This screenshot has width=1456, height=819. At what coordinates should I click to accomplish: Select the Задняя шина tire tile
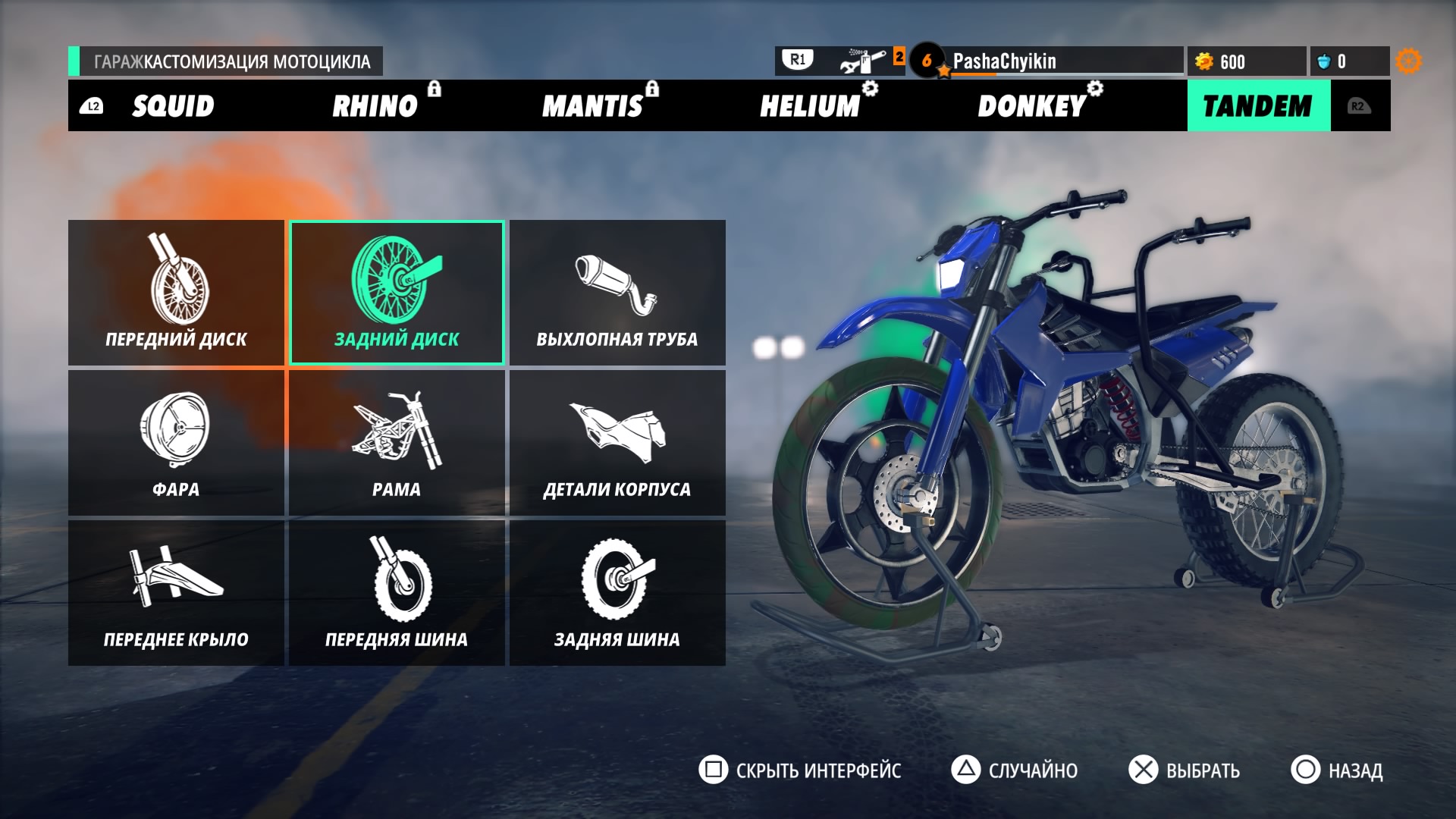point(617,593)
